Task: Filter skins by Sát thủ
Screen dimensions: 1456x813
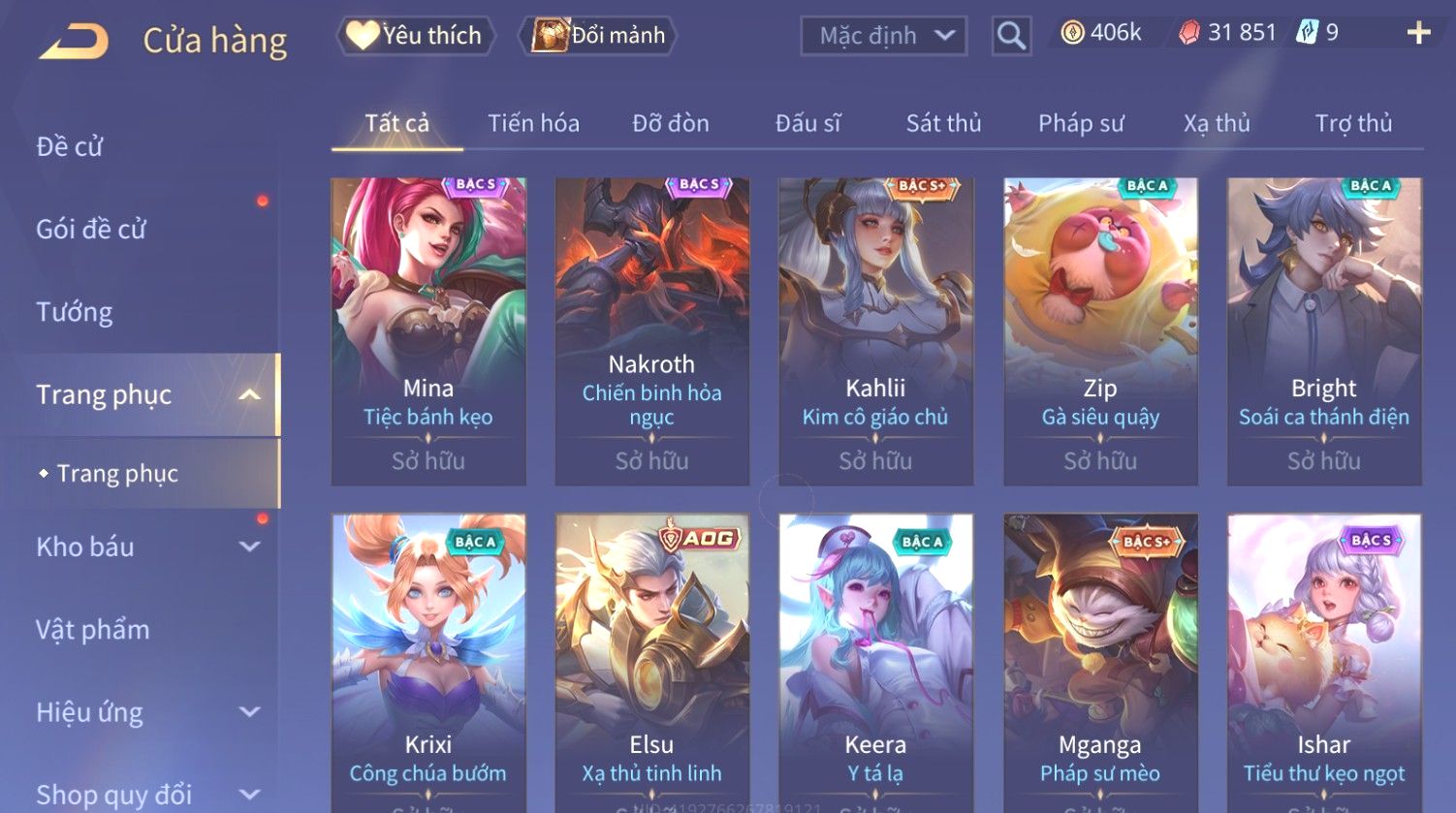Action: (x=943, y=123)
